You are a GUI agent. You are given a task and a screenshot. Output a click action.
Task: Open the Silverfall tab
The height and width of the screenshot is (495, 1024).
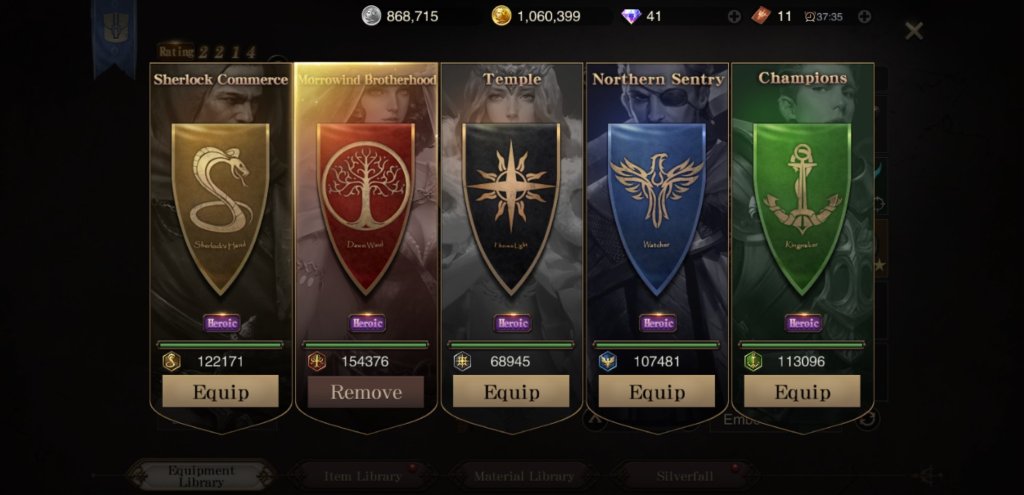click(685, 476)
